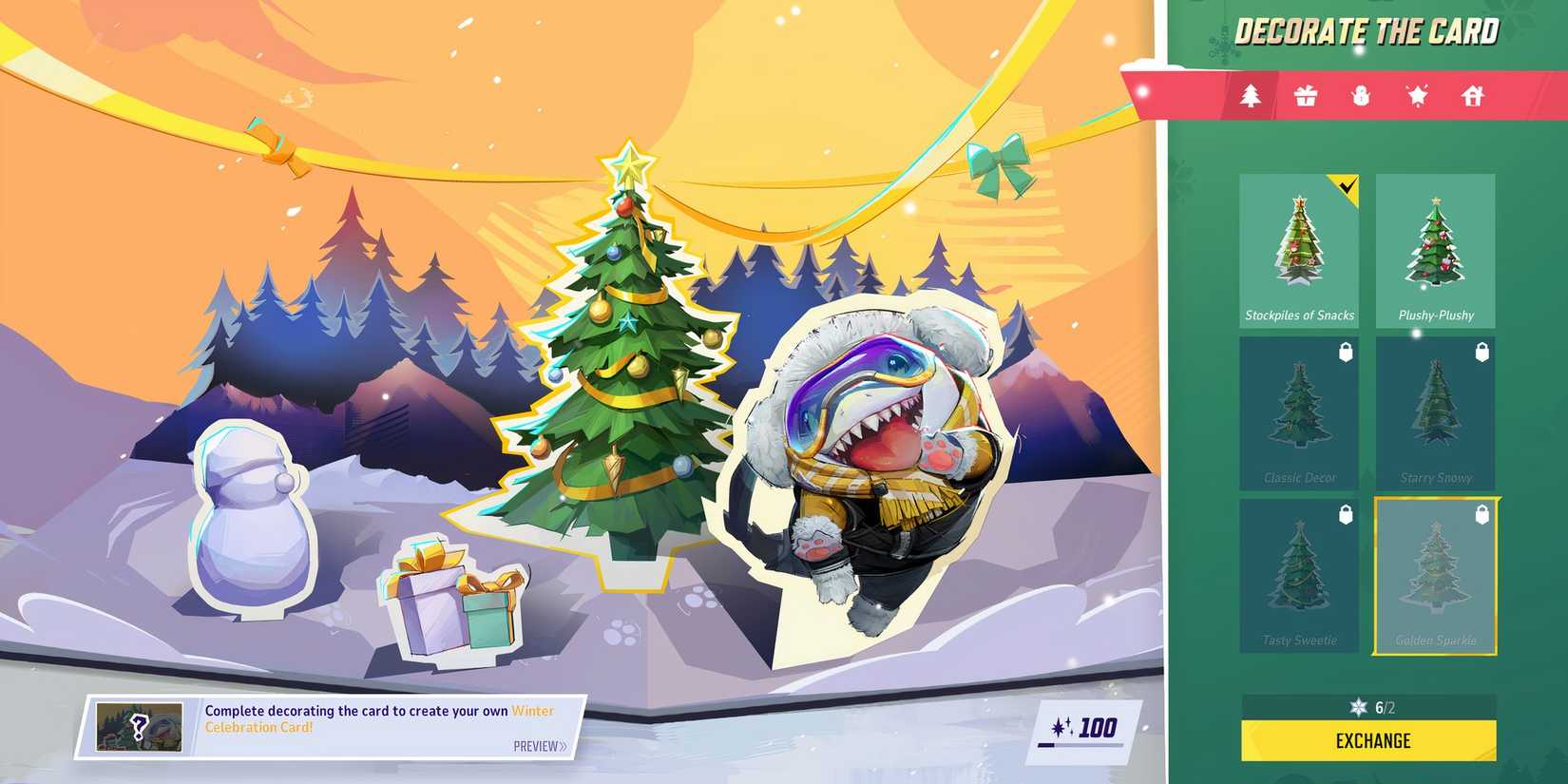Click the 100 sparkle currency counter

coord(1083,726)
